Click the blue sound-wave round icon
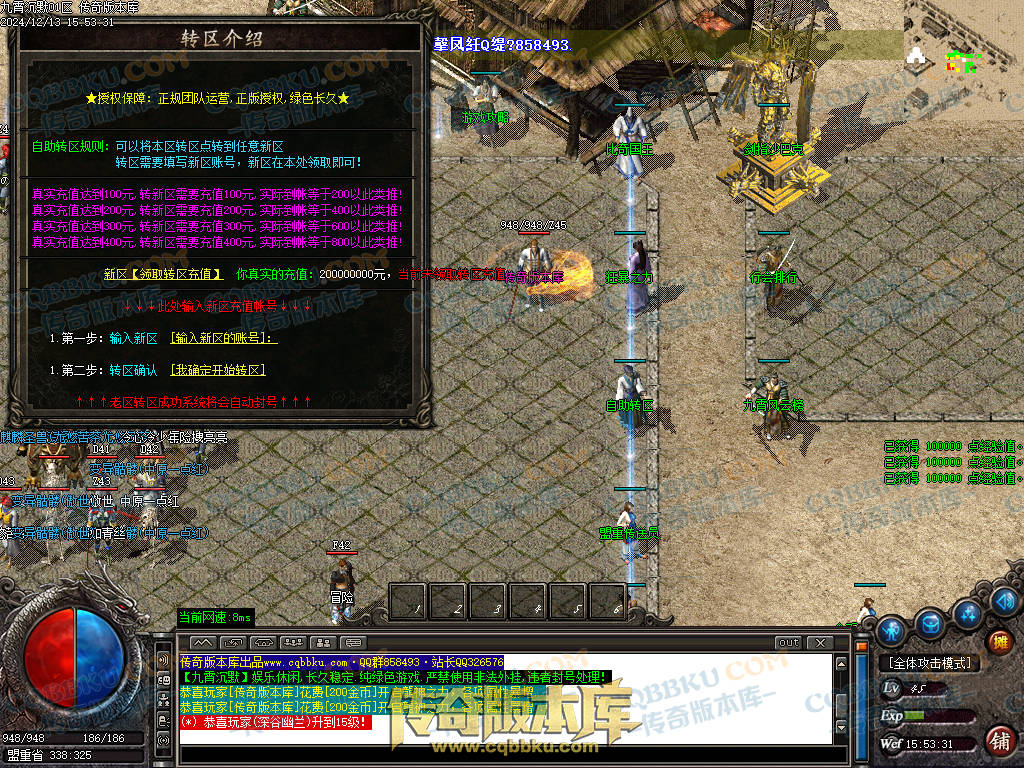This screenshot has height=768, width=1024. pyautogui.click(x=1005, y=600)
